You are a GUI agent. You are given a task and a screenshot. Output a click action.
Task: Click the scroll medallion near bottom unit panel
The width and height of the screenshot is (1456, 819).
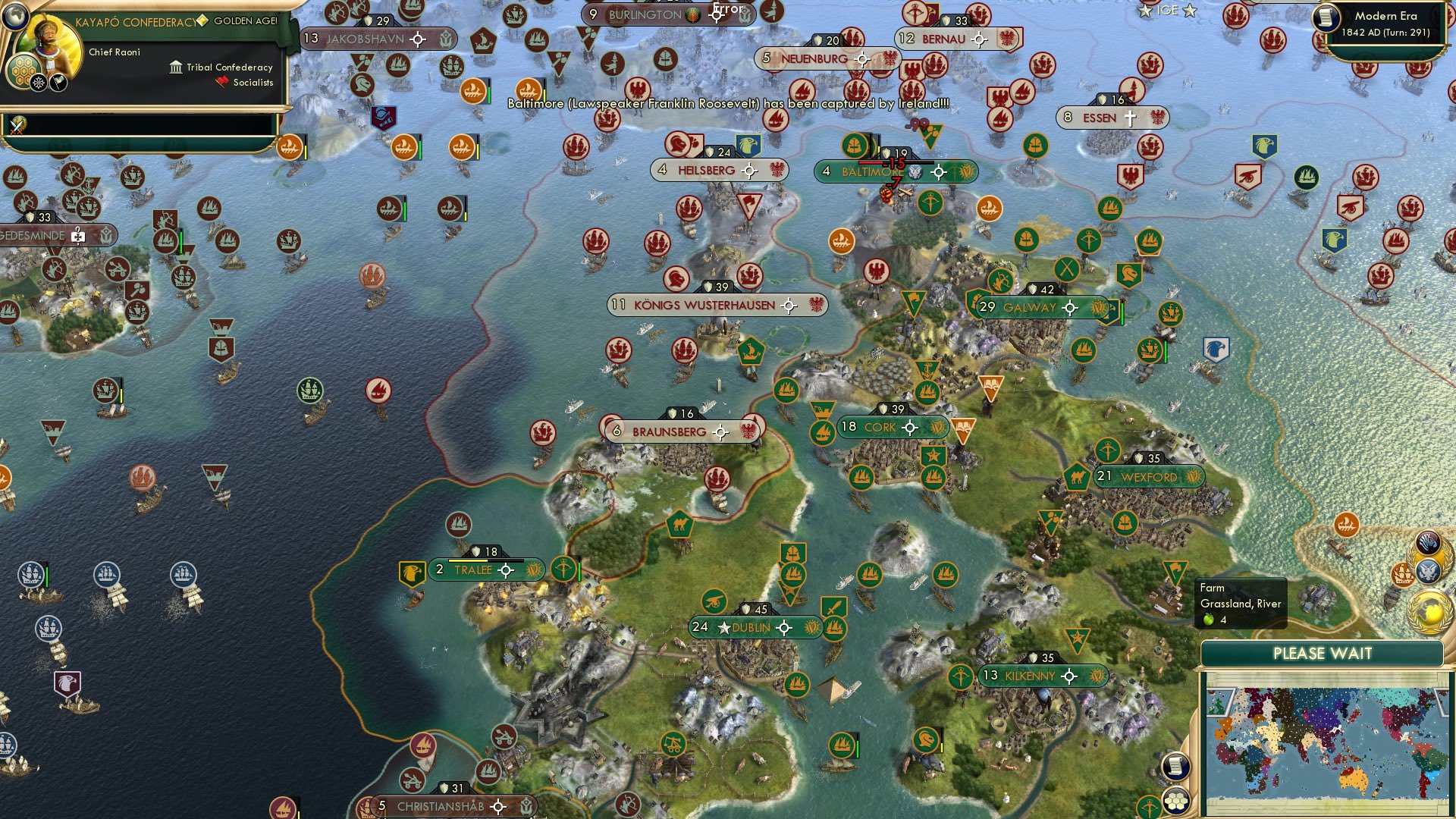[x=1175, y=766]
